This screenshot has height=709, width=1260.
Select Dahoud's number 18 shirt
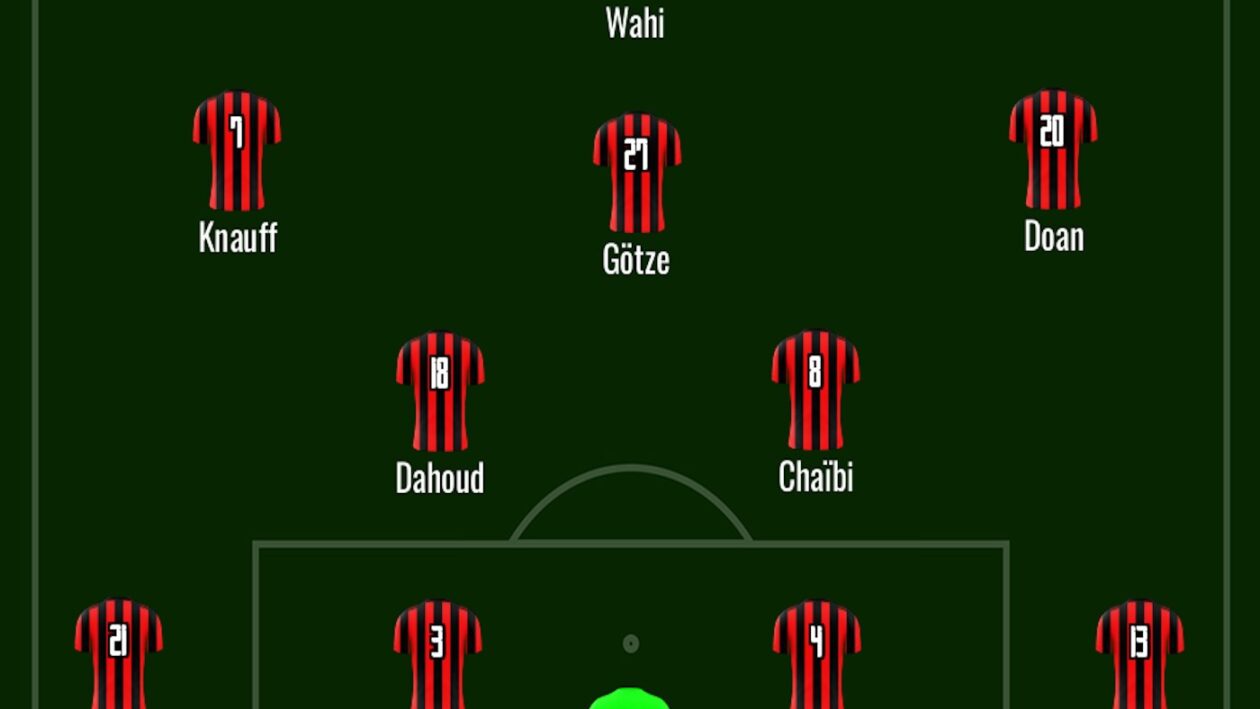coord(440,390)
